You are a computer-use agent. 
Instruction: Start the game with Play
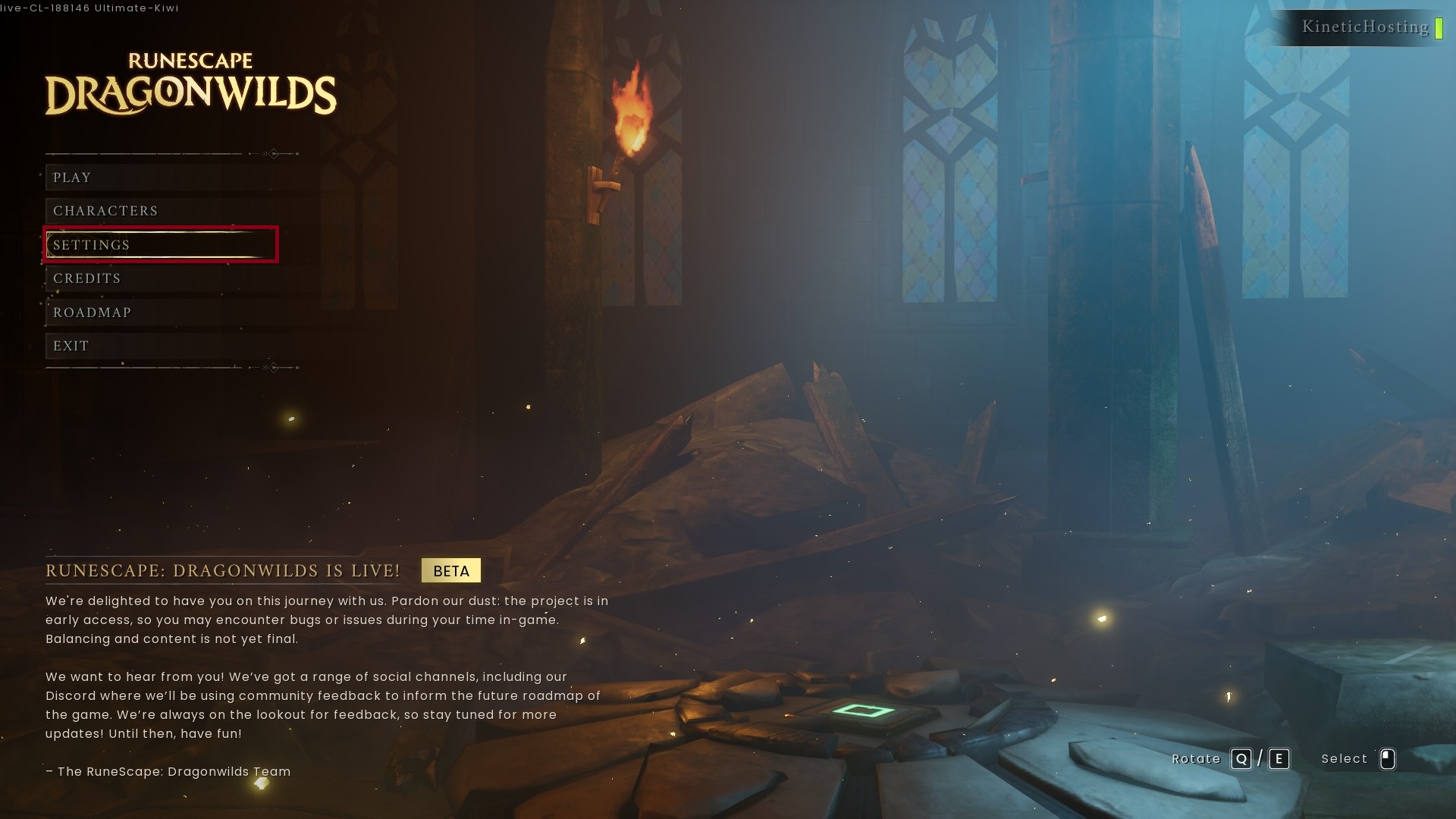click(73, 177)
